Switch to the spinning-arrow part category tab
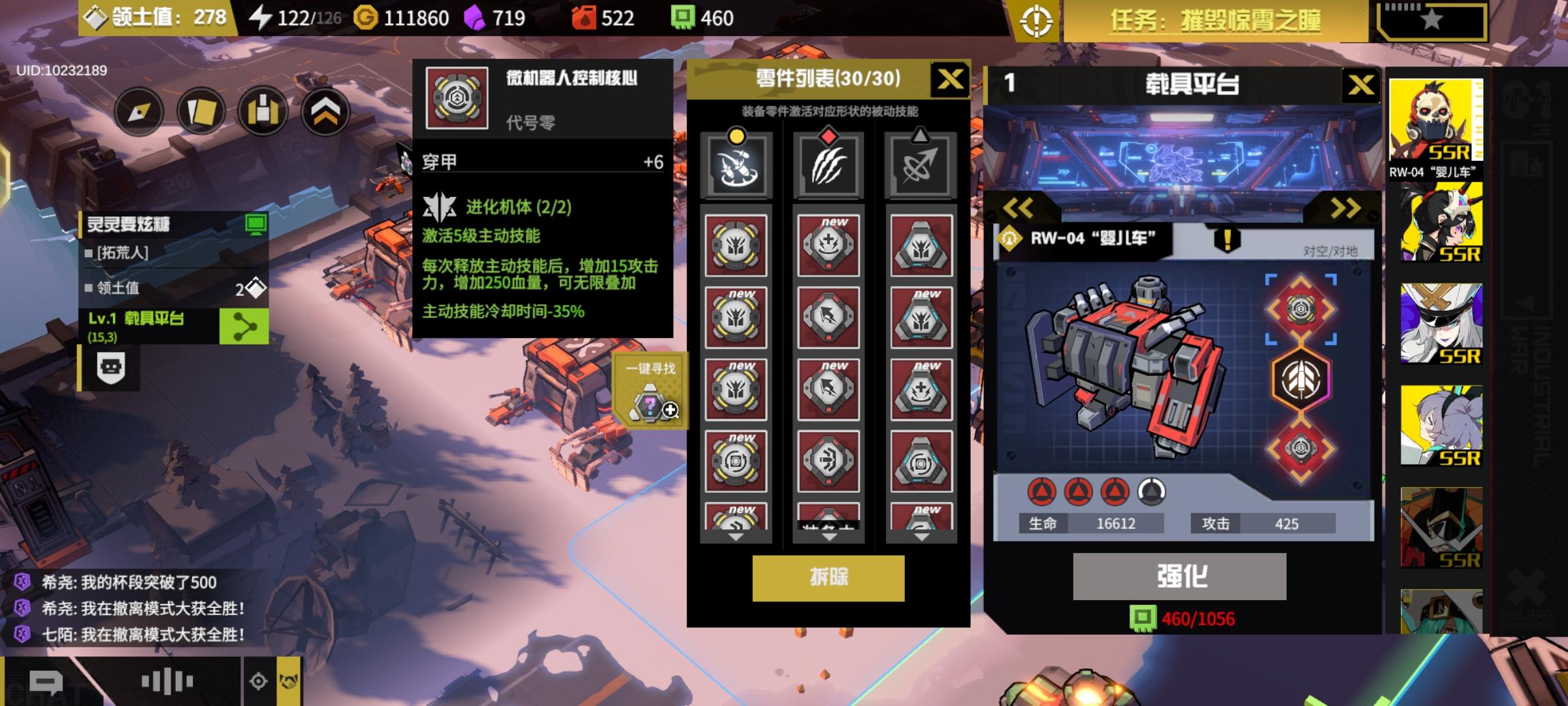Image resolution: width=1568 pixels, height=706 pixels. (919, 163)
